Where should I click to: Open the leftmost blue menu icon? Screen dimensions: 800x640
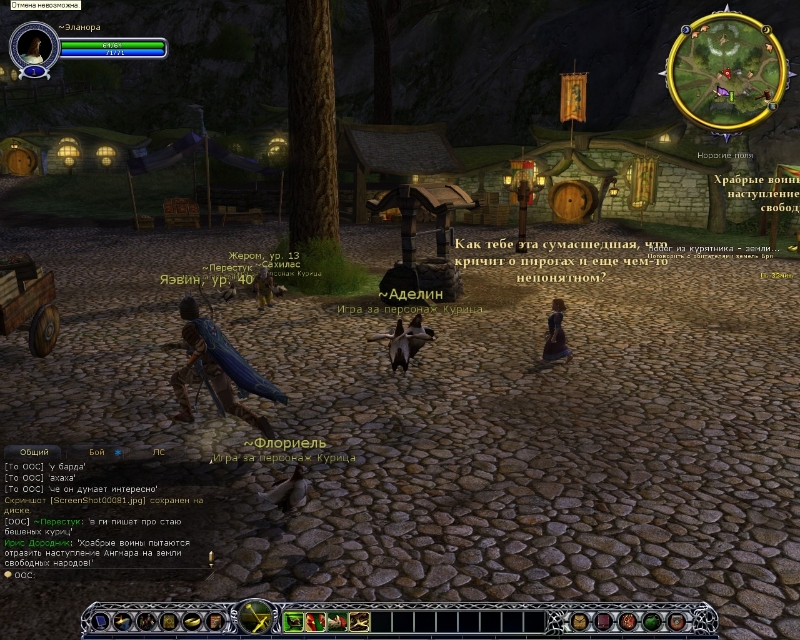point(100,622)
